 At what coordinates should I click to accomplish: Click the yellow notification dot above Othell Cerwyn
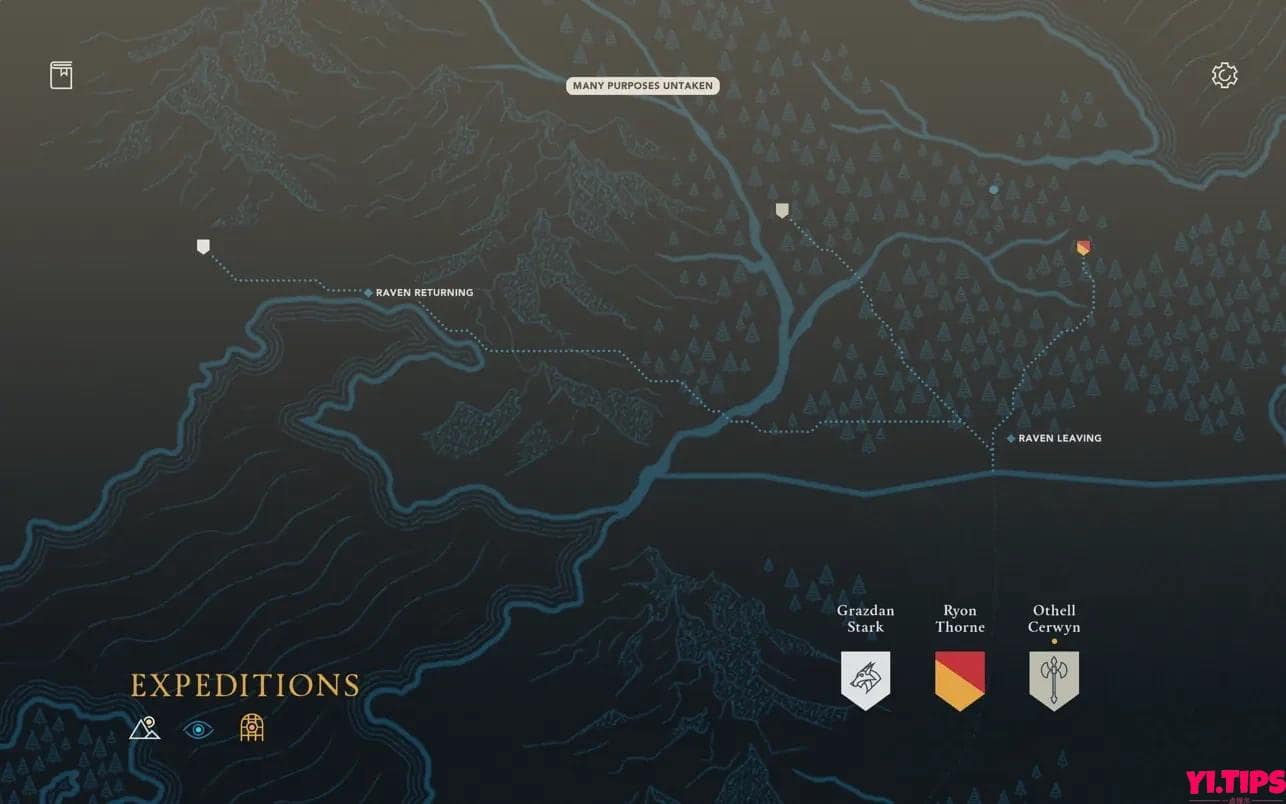[x=1053, y=641]
